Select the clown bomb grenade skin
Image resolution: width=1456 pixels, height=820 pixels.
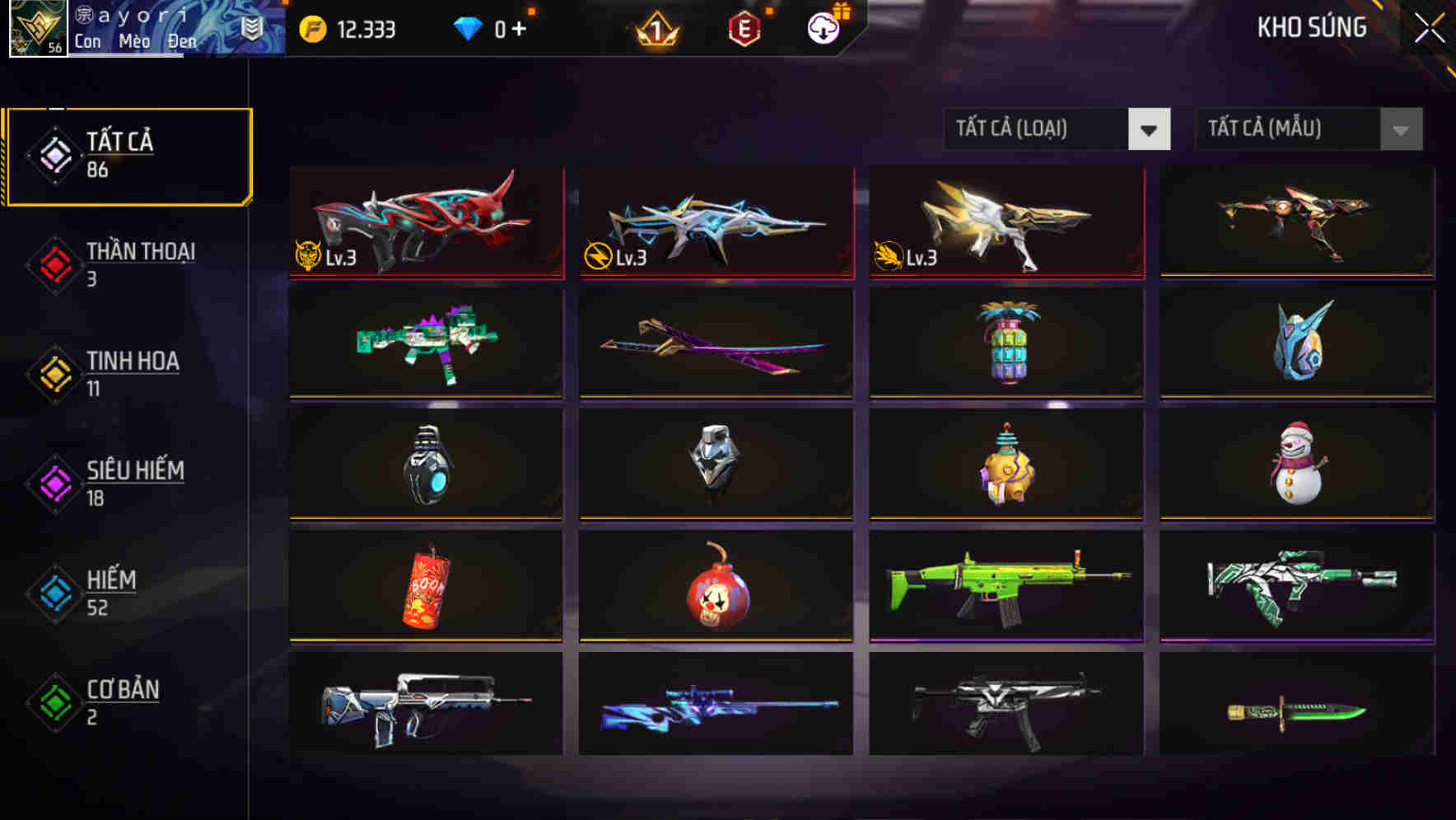(x=715, y=585)
